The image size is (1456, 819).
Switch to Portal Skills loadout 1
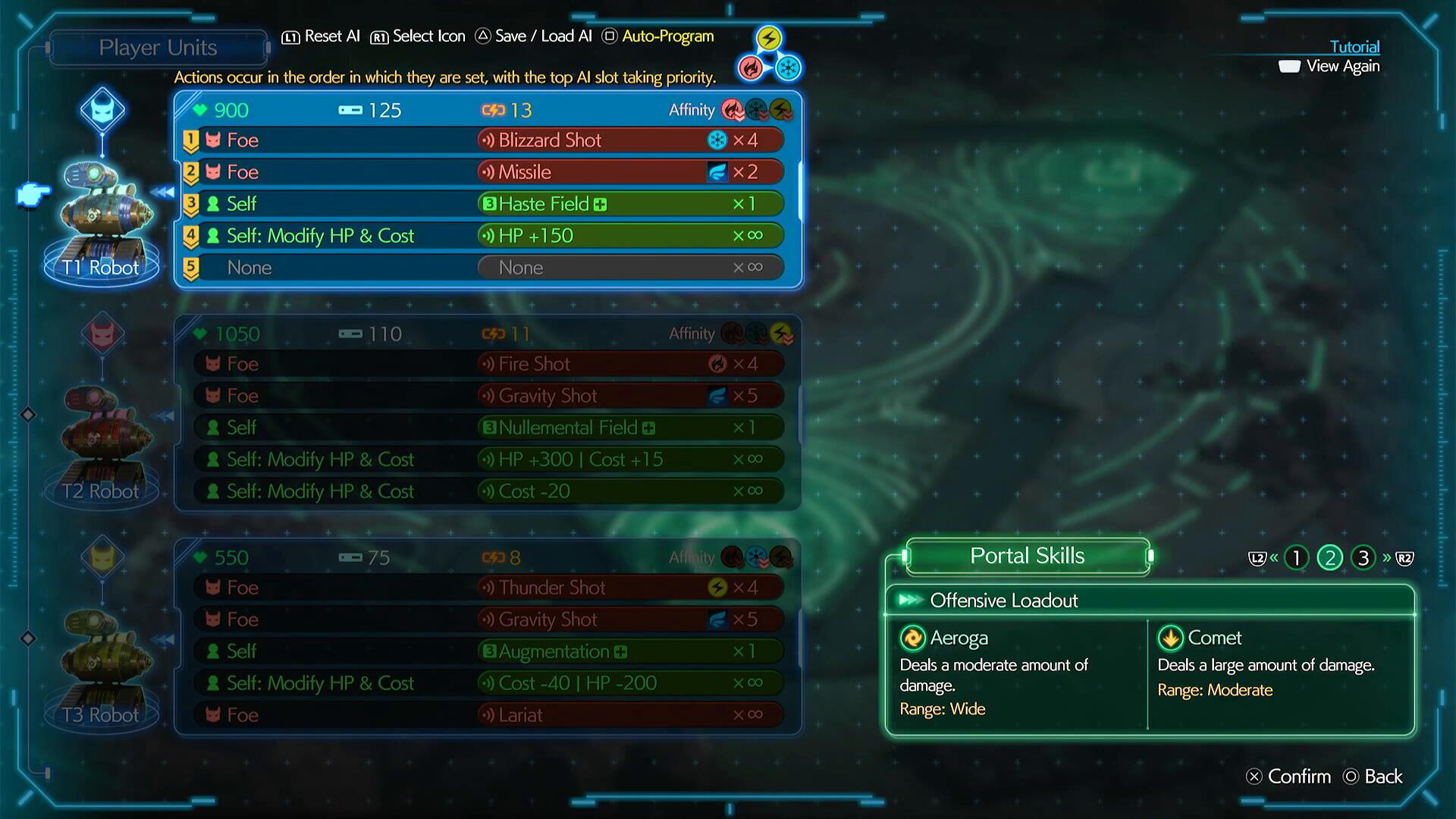tap(1297, 558)
